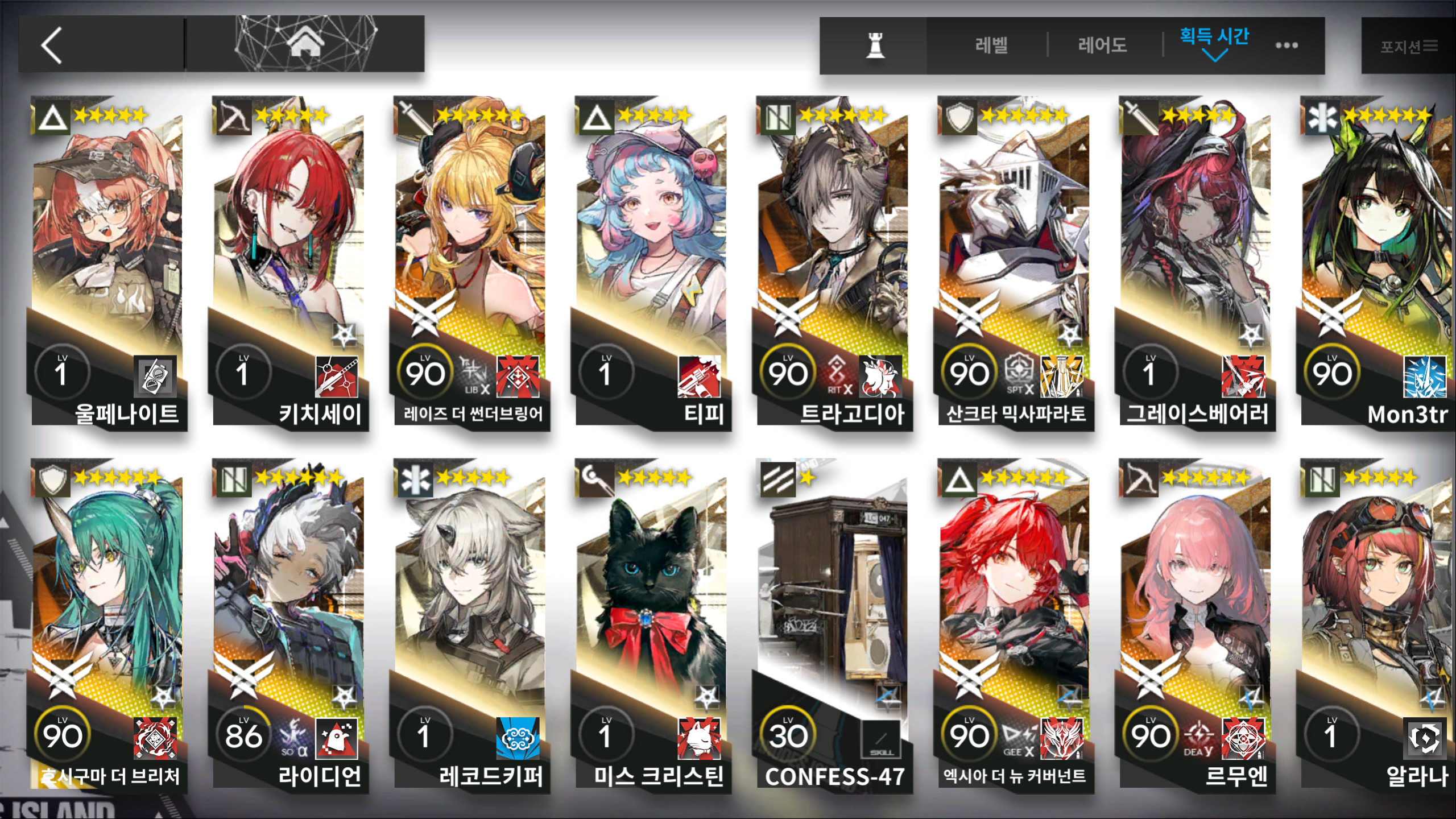
Task: Open the home menu
Action: 305,44
